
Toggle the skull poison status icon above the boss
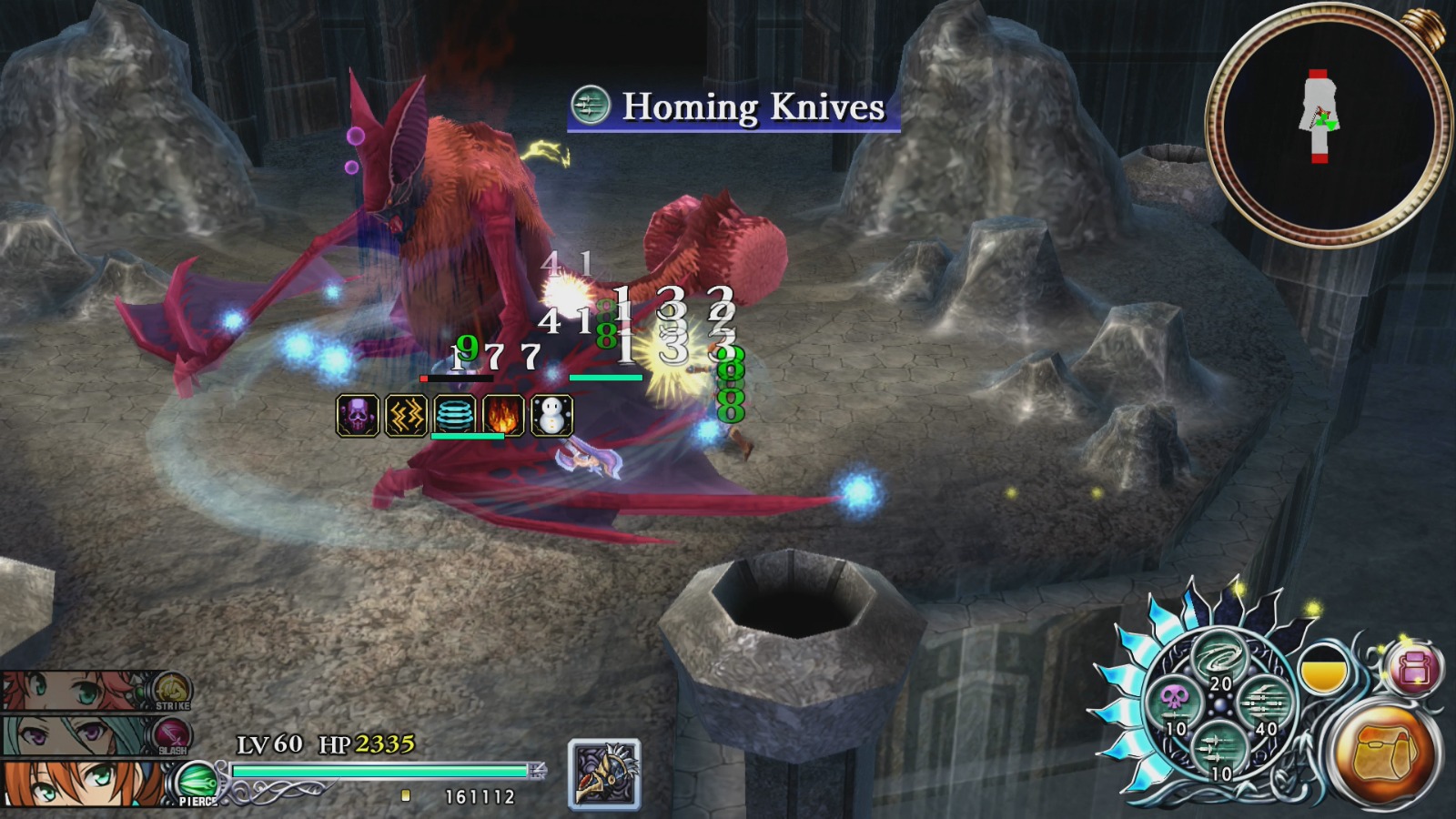tap(359, 414)
